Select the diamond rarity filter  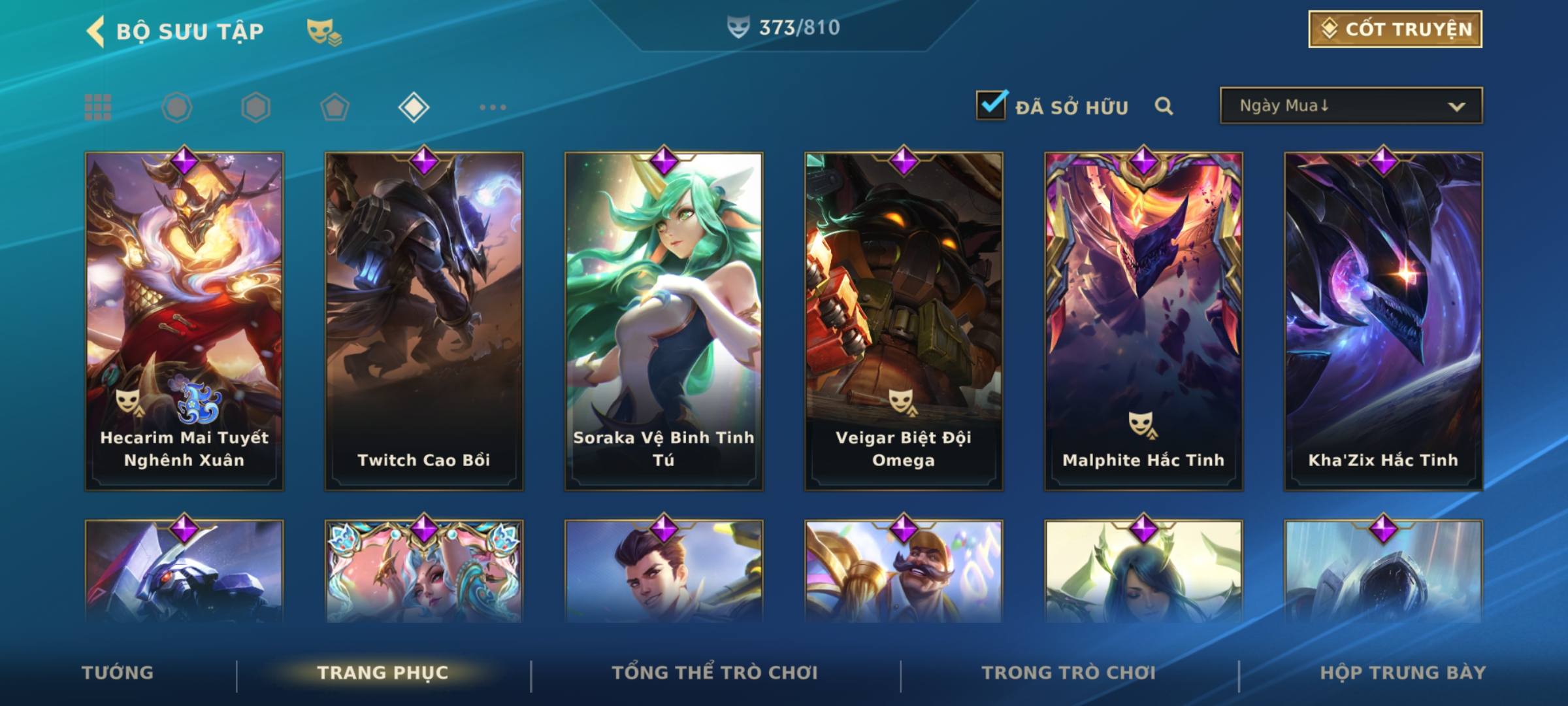(x=414, y=107)
